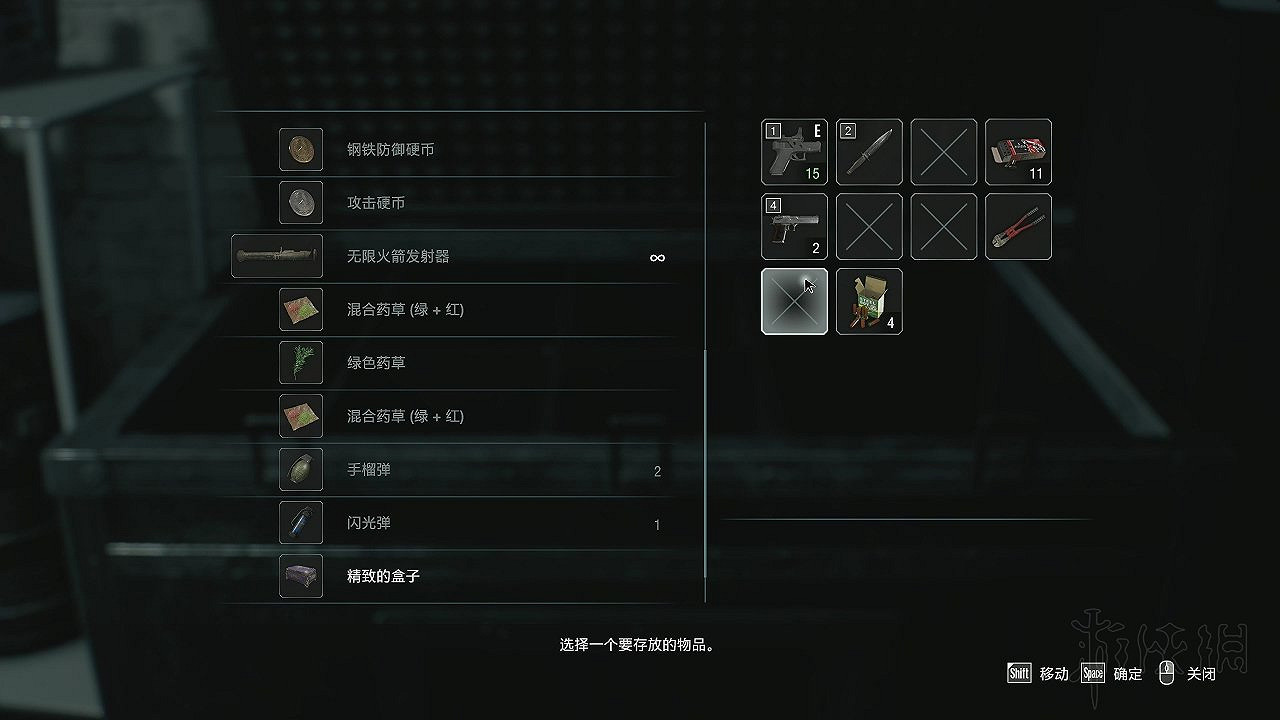Select the hand grenade (手榴弹) icon
The image size is (1280, 720).
point(301,469)
